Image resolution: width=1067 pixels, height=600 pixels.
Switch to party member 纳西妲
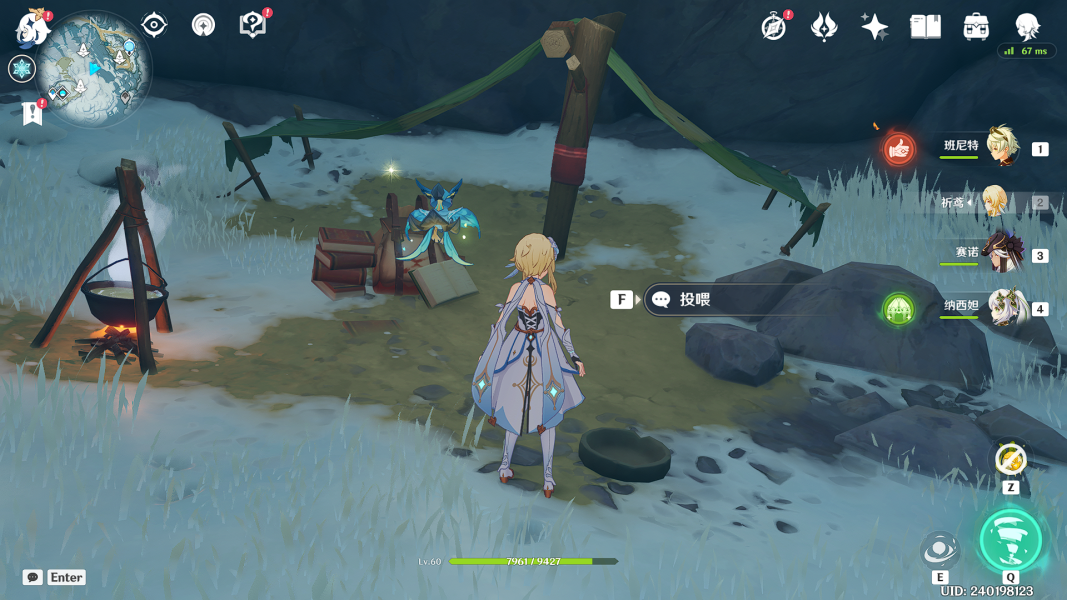pos(1005,307)
